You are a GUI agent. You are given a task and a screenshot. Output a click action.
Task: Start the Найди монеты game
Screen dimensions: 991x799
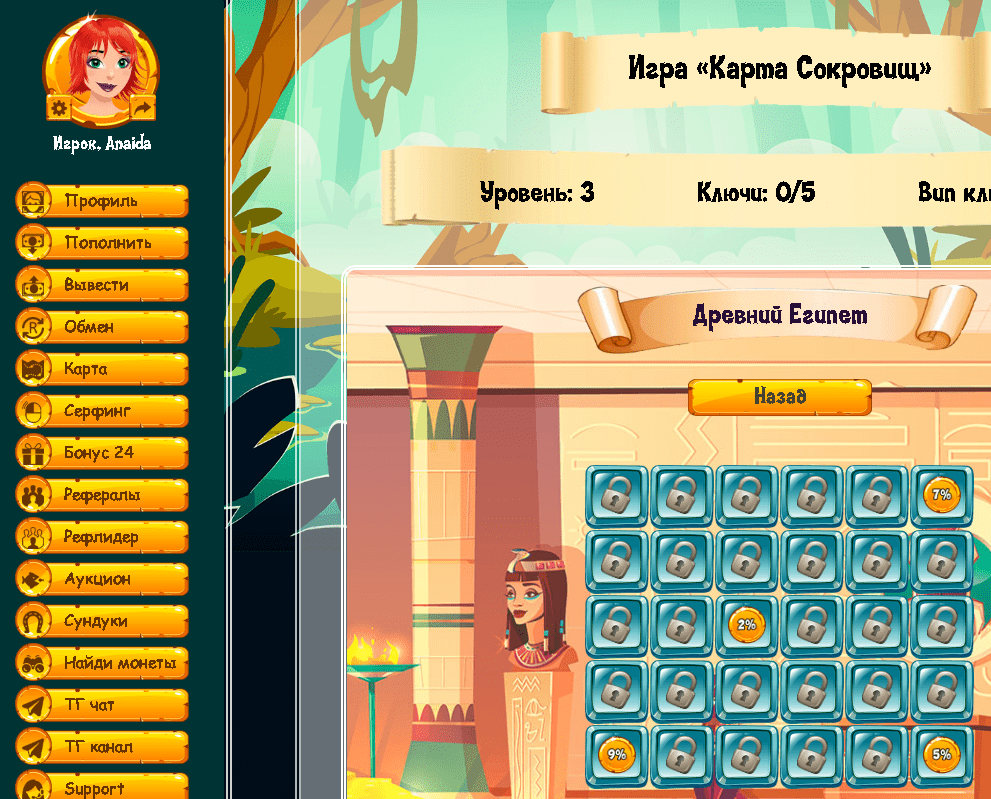102,663
